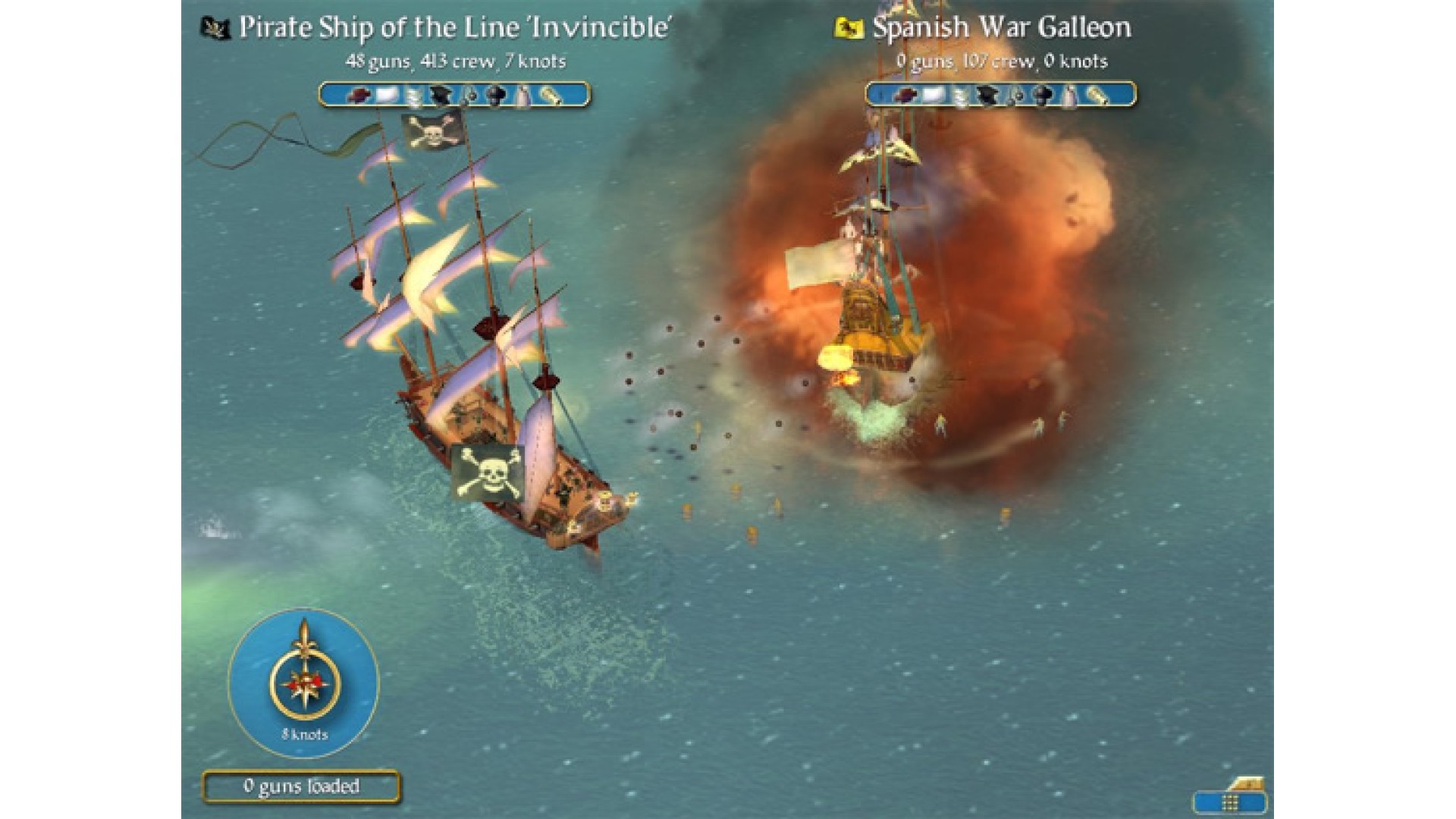Select the red hat icon on Invincible's bar
The height and width of the screenshot is (819, 1456).
[x=359, y=96]
